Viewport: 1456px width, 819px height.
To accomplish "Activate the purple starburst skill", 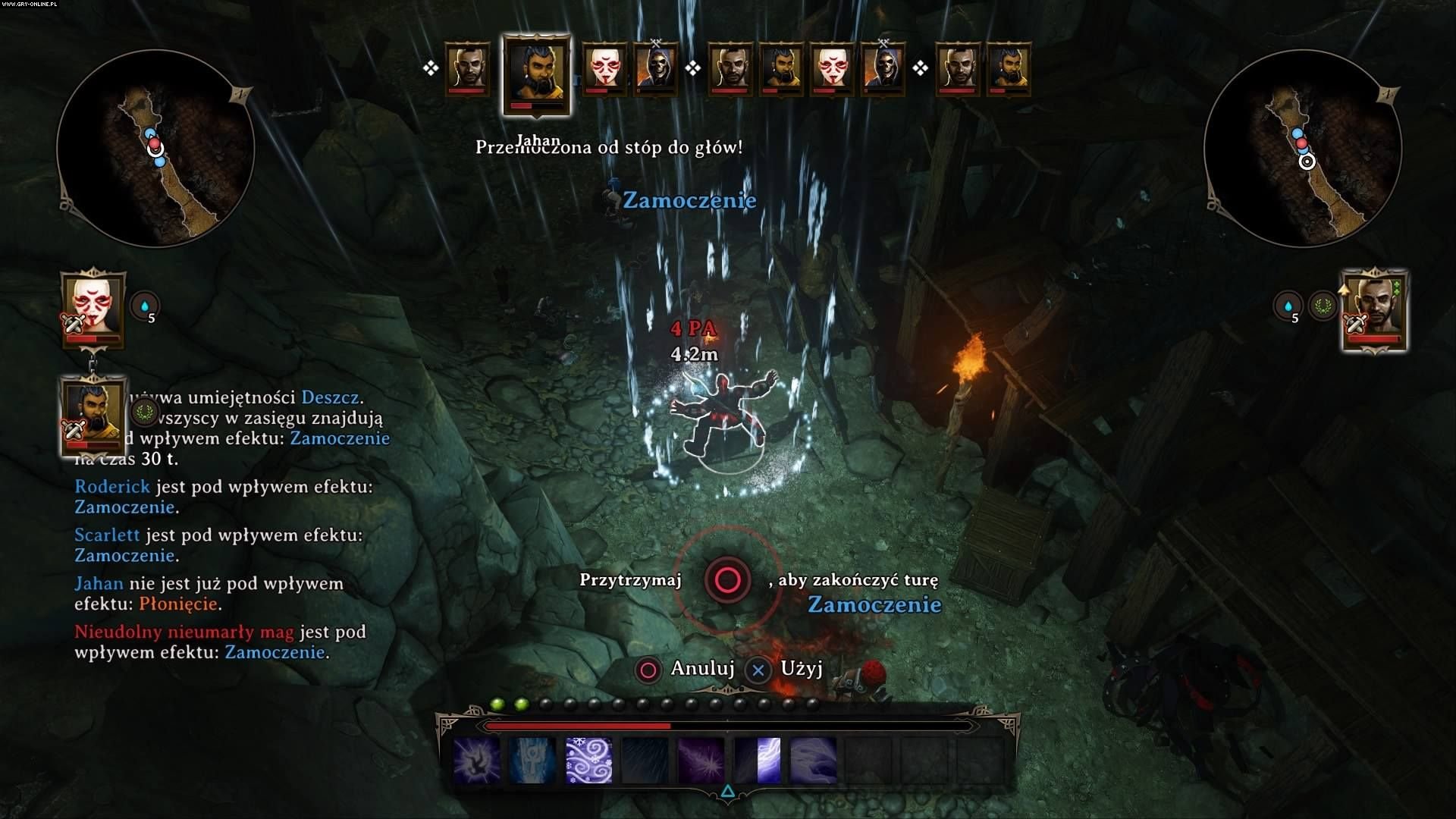I will [701, 760].
